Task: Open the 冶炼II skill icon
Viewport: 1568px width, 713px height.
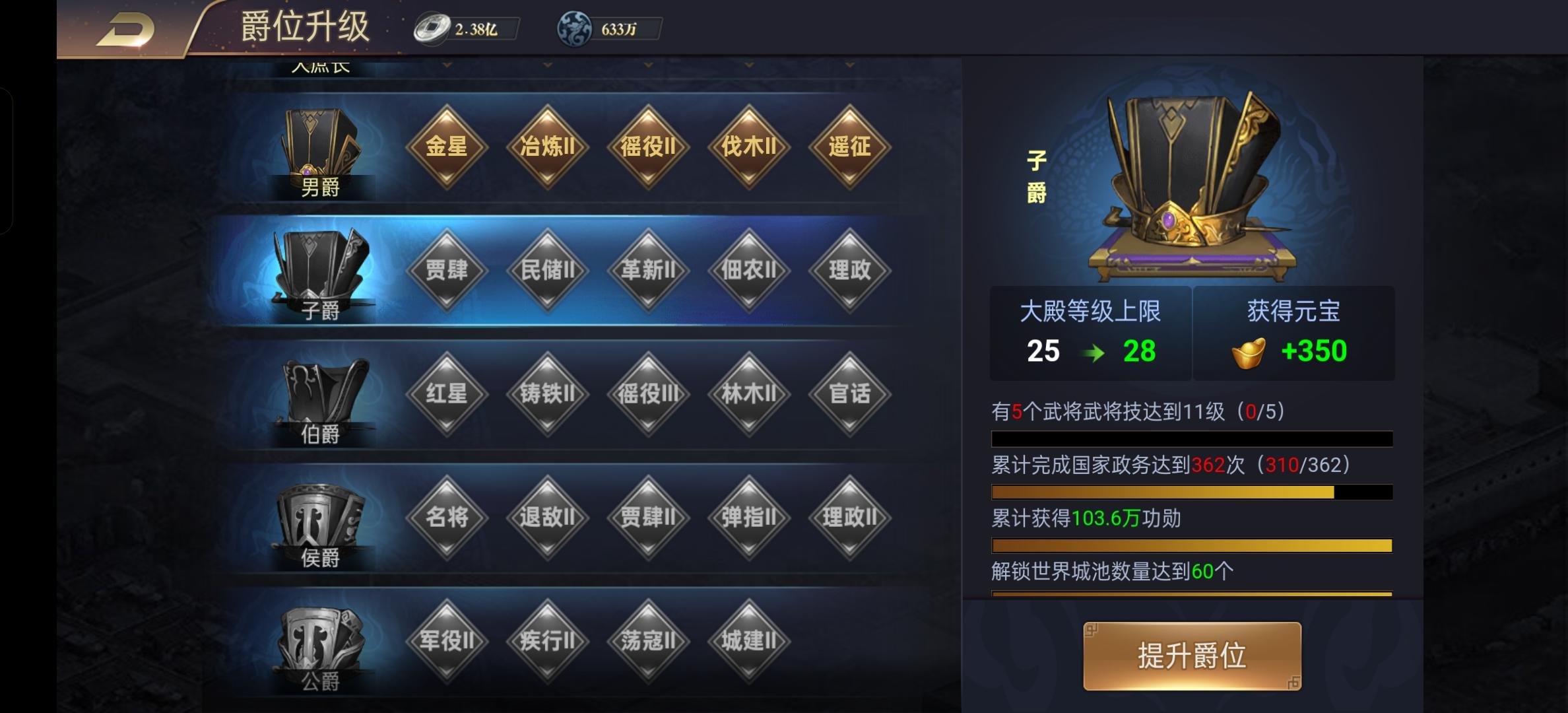Action: [548, 148]
